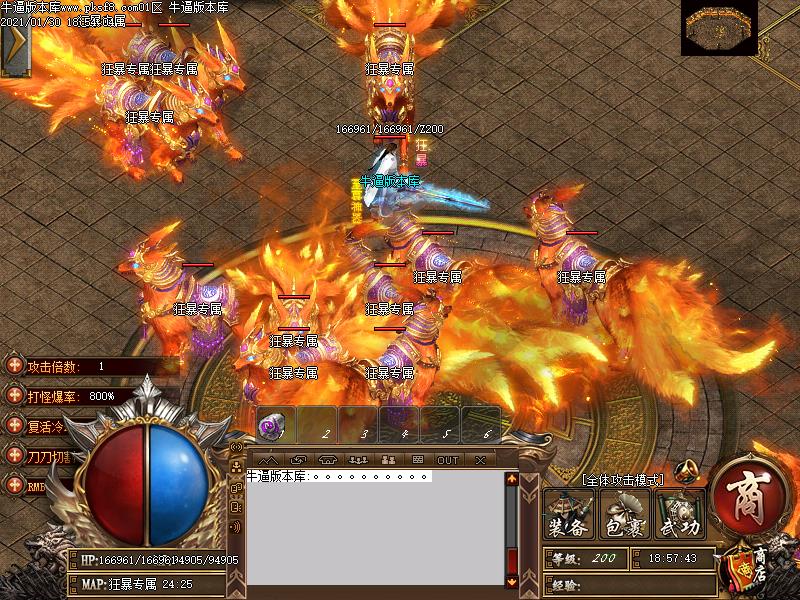Viewport: 800px width, 600px height.
Task: Toggle the attack mode horn icon
Action: pos(685,472)
